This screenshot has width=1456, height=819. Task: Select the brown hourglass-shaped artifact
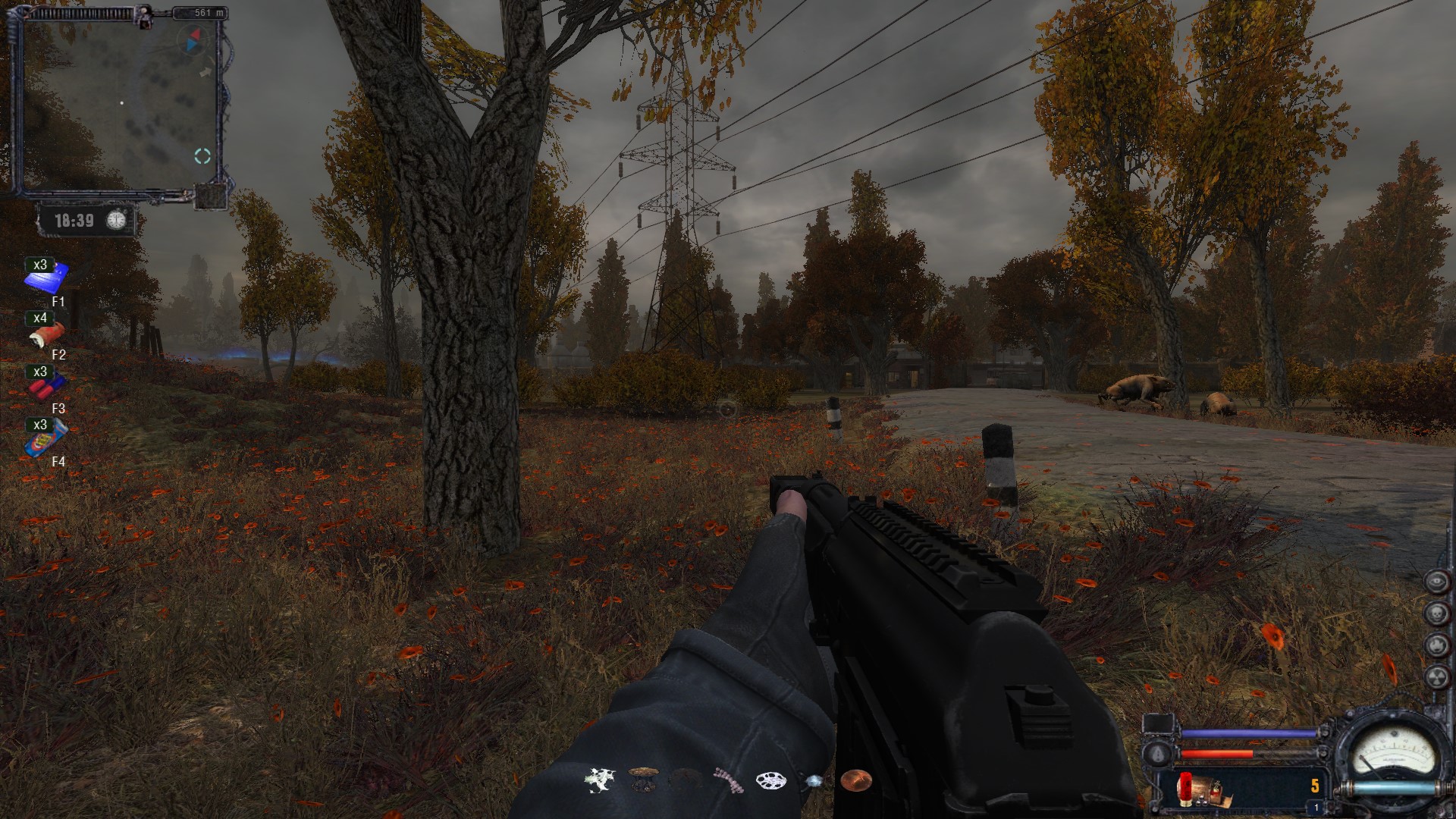click(643, 780)
